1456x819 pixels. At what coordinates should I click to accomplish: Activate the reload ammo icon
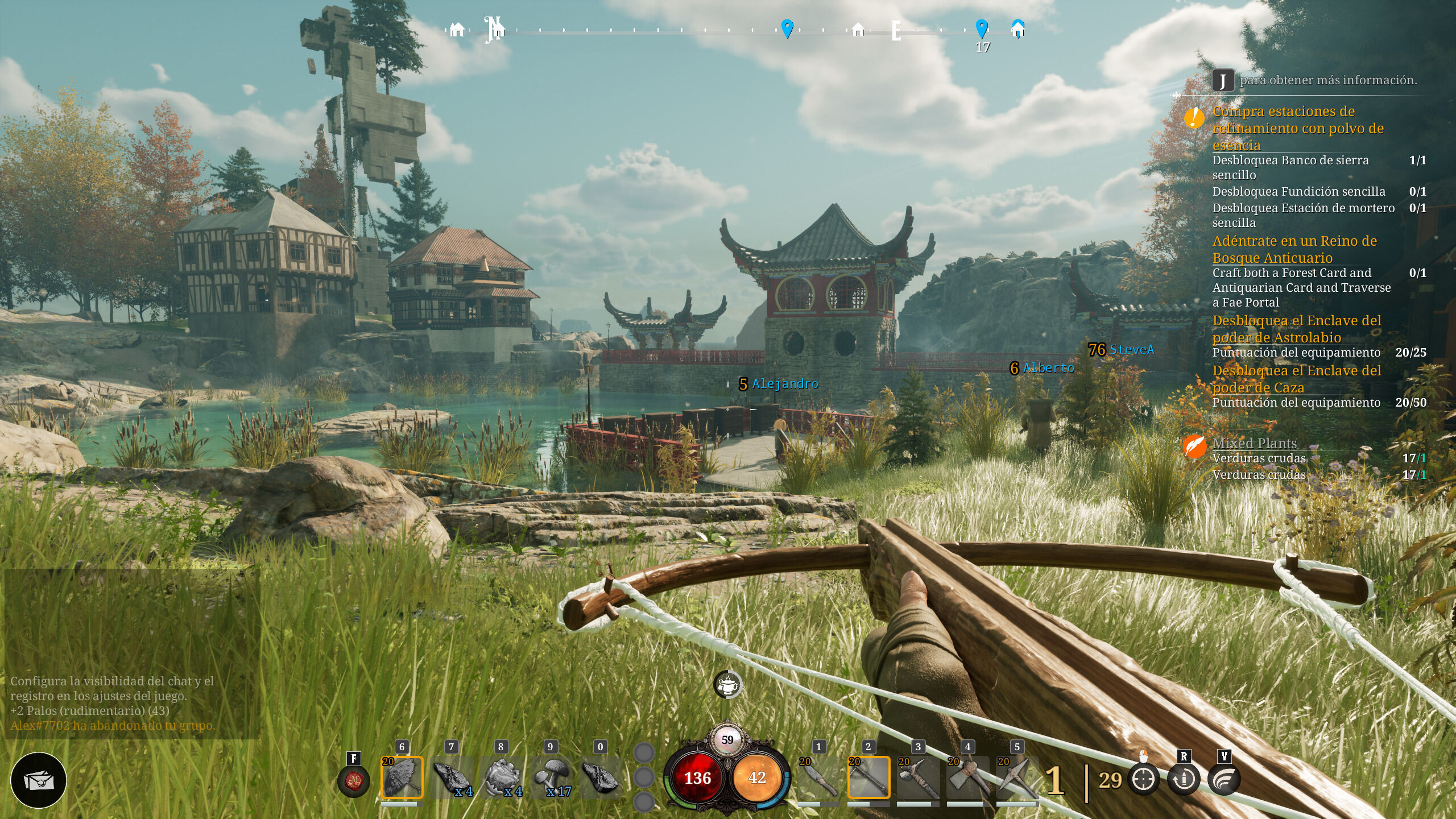1184,779
